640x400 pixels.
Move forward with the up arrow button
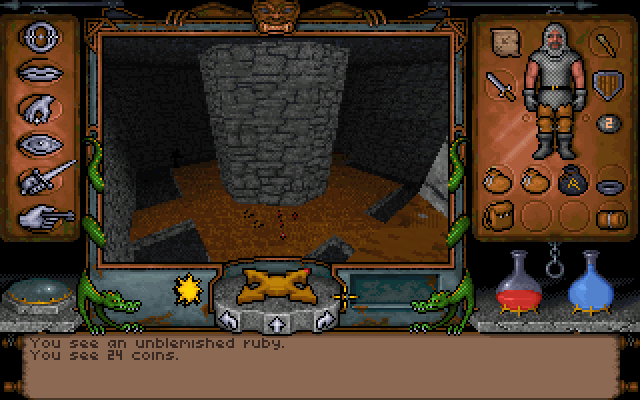(273, 323)
